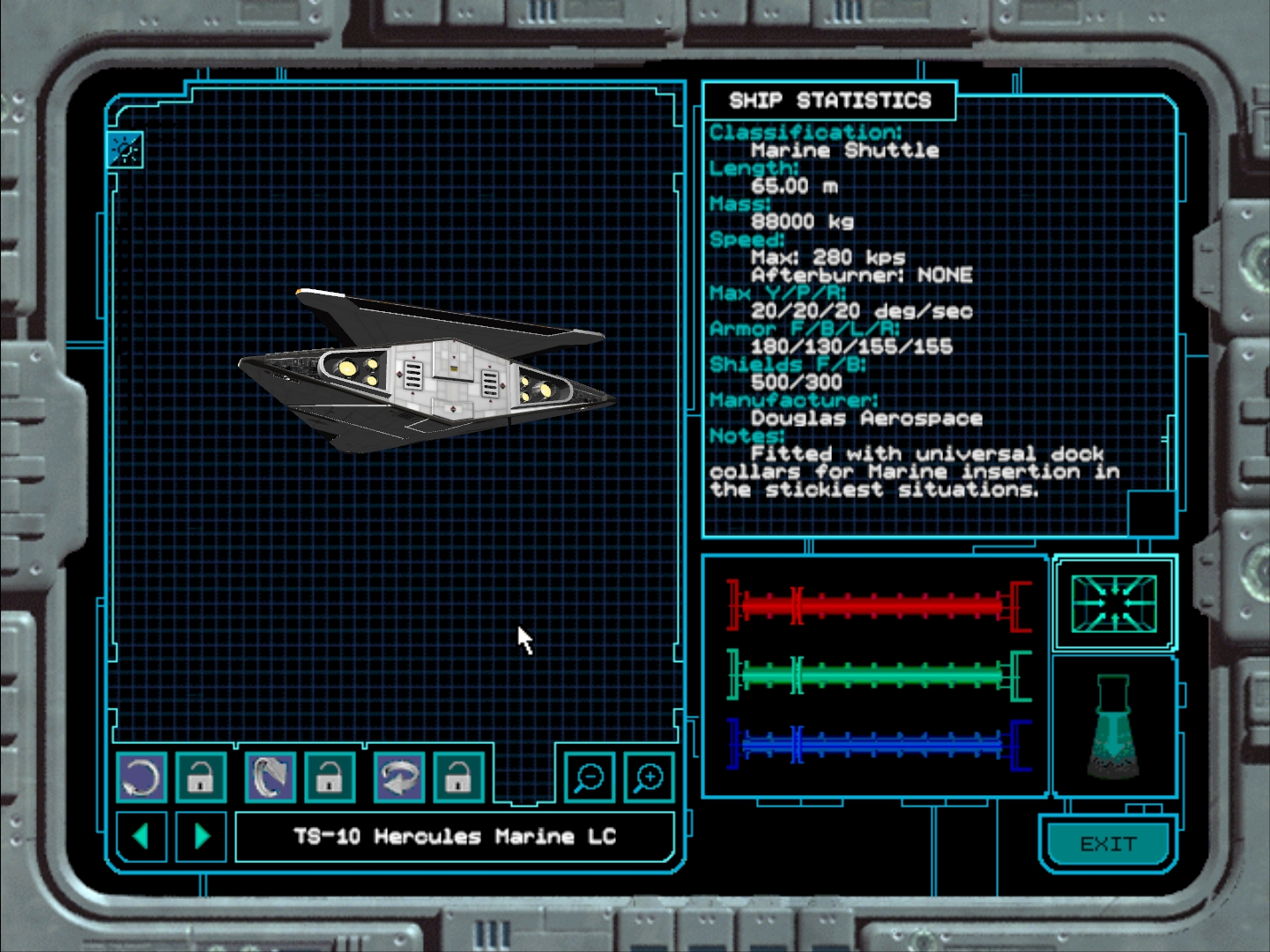Activate the diagonal curved-arrow rotation button
The width and height of the screenshot is (1270, 952).
[x=270, y=777]
